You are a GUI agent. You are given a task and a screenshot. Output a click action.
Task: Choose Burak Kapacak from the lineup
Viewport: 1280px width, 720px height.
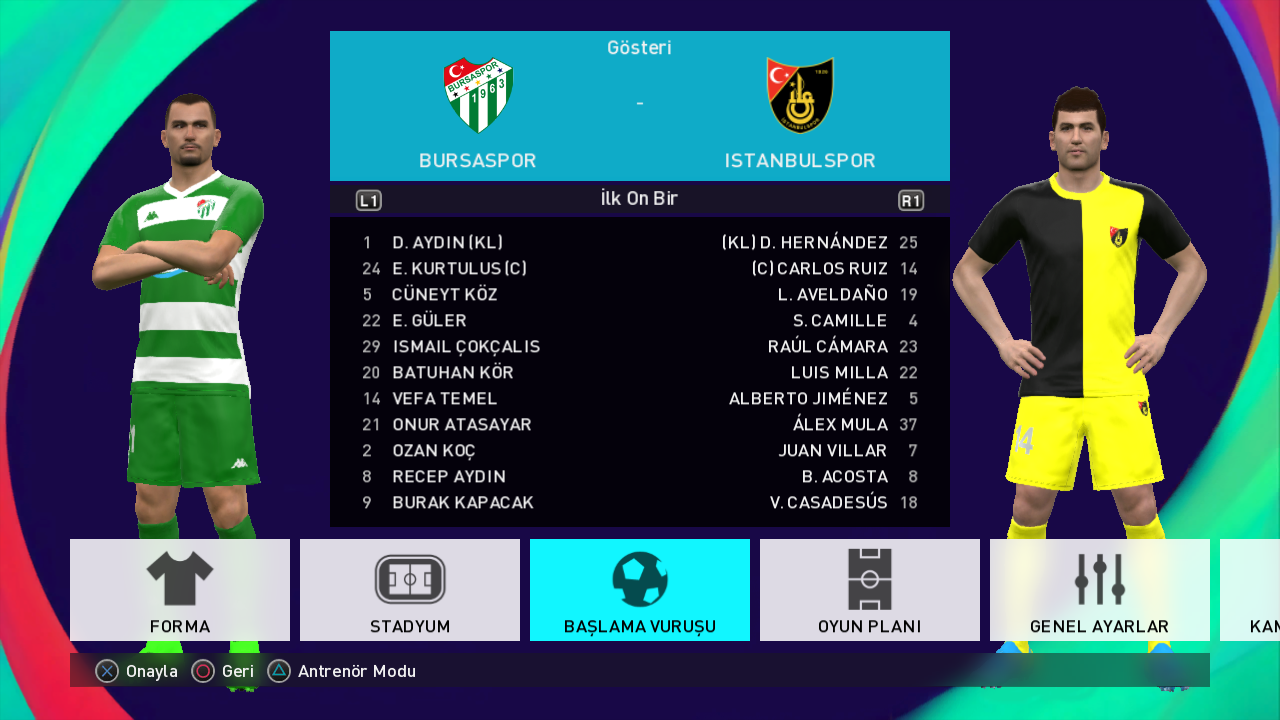[x=463, y=503]
